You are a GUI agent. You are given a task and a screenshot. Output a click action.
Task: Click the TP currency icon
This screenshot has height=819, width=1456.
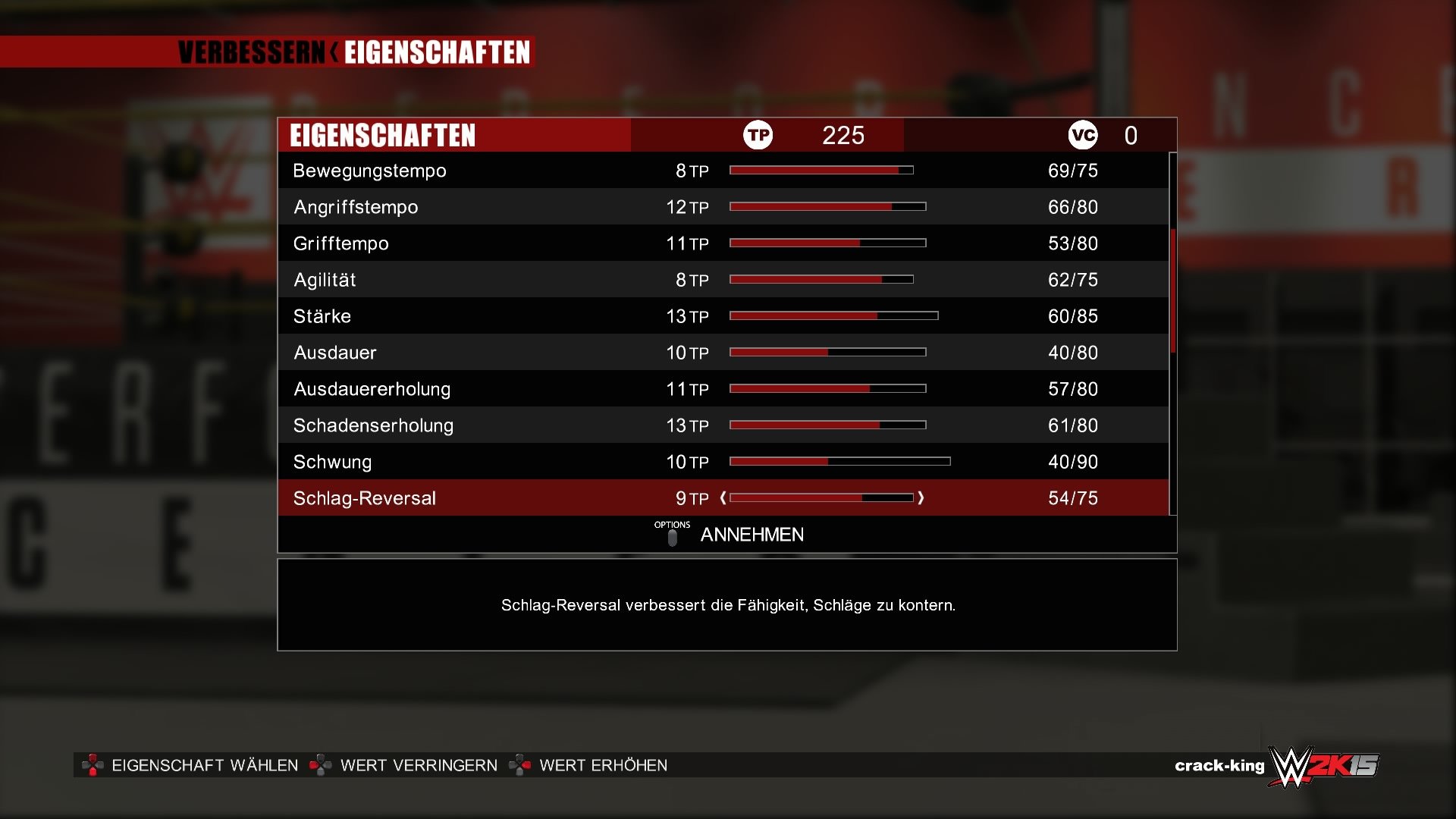pyautogui.click(x=758, y=136)
